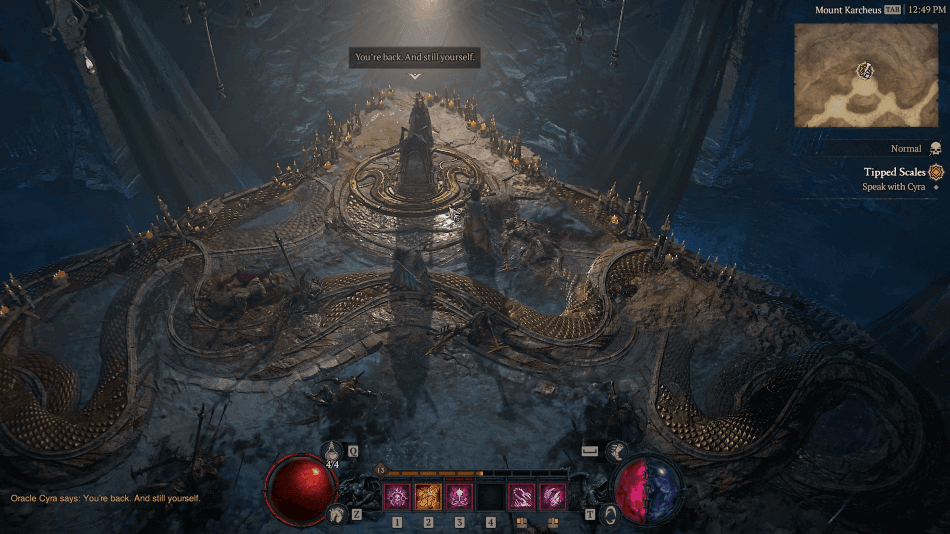The image size is (950, 534).
Task: Advance the dialogue with the down arrow
Action: click(415, 76)
